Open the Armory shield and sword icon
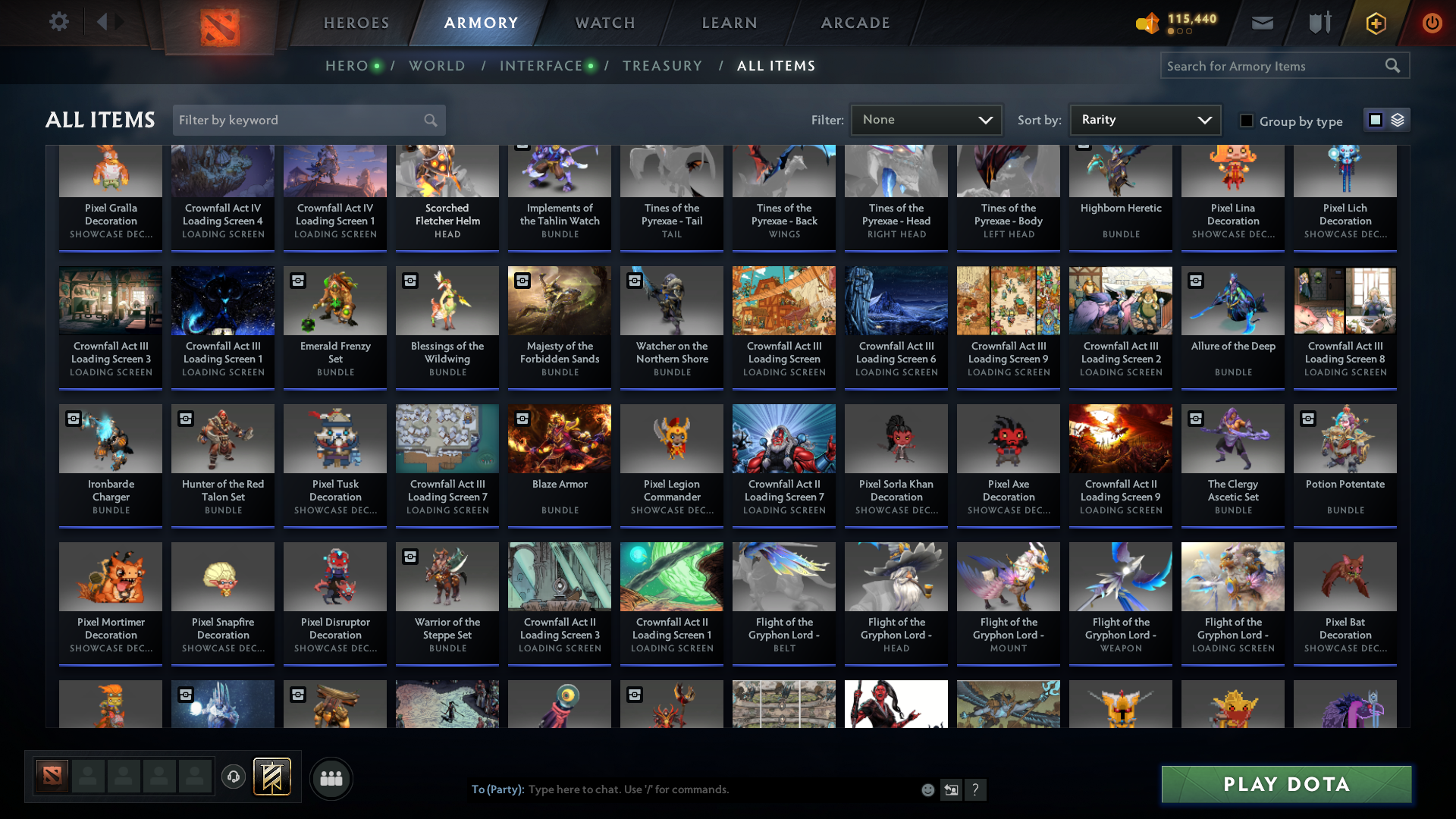Image resolution: width=1456 pixels, height=819 pixels. point(1318,23)
